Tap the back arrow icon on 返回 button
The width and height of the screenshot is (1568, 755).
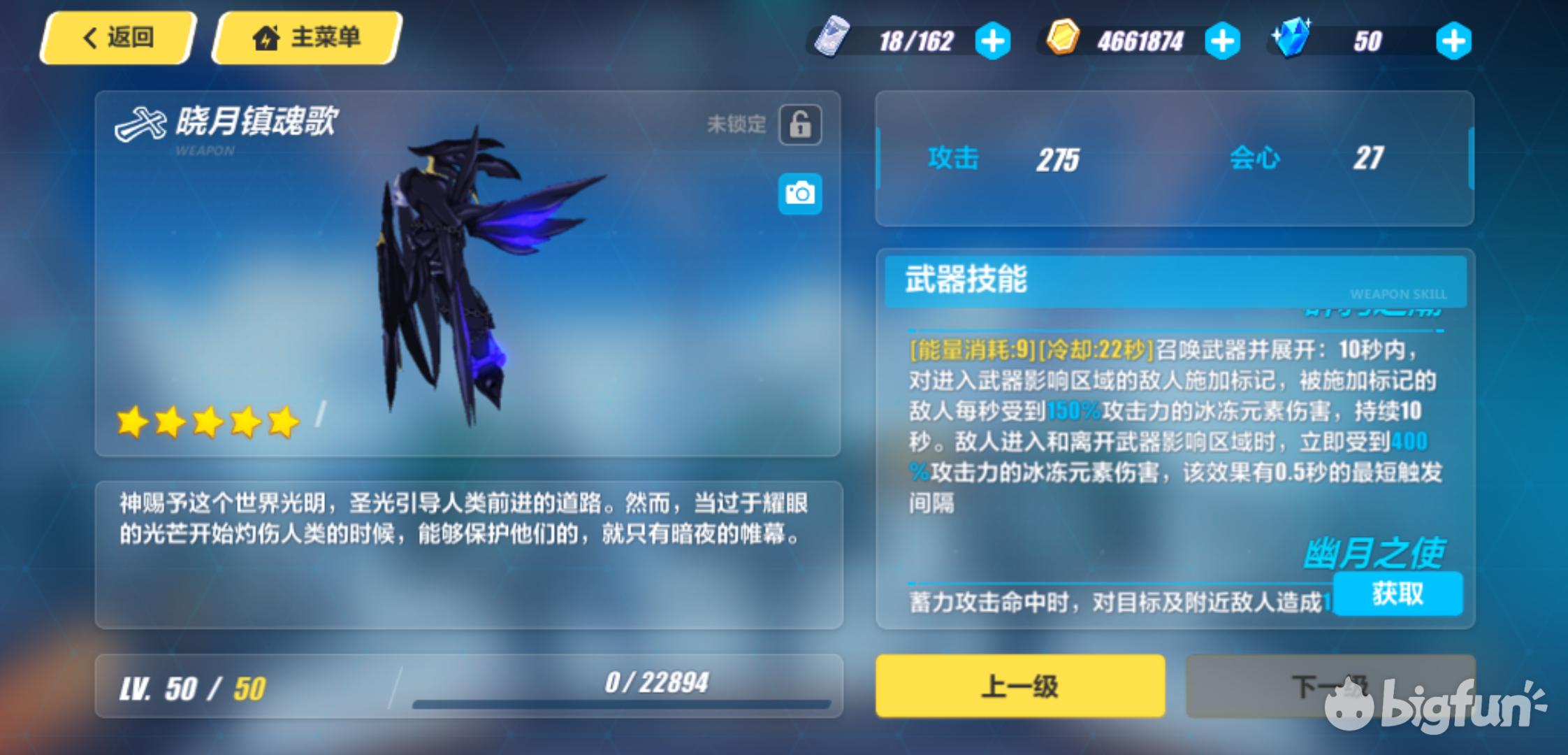pos(89,38)
